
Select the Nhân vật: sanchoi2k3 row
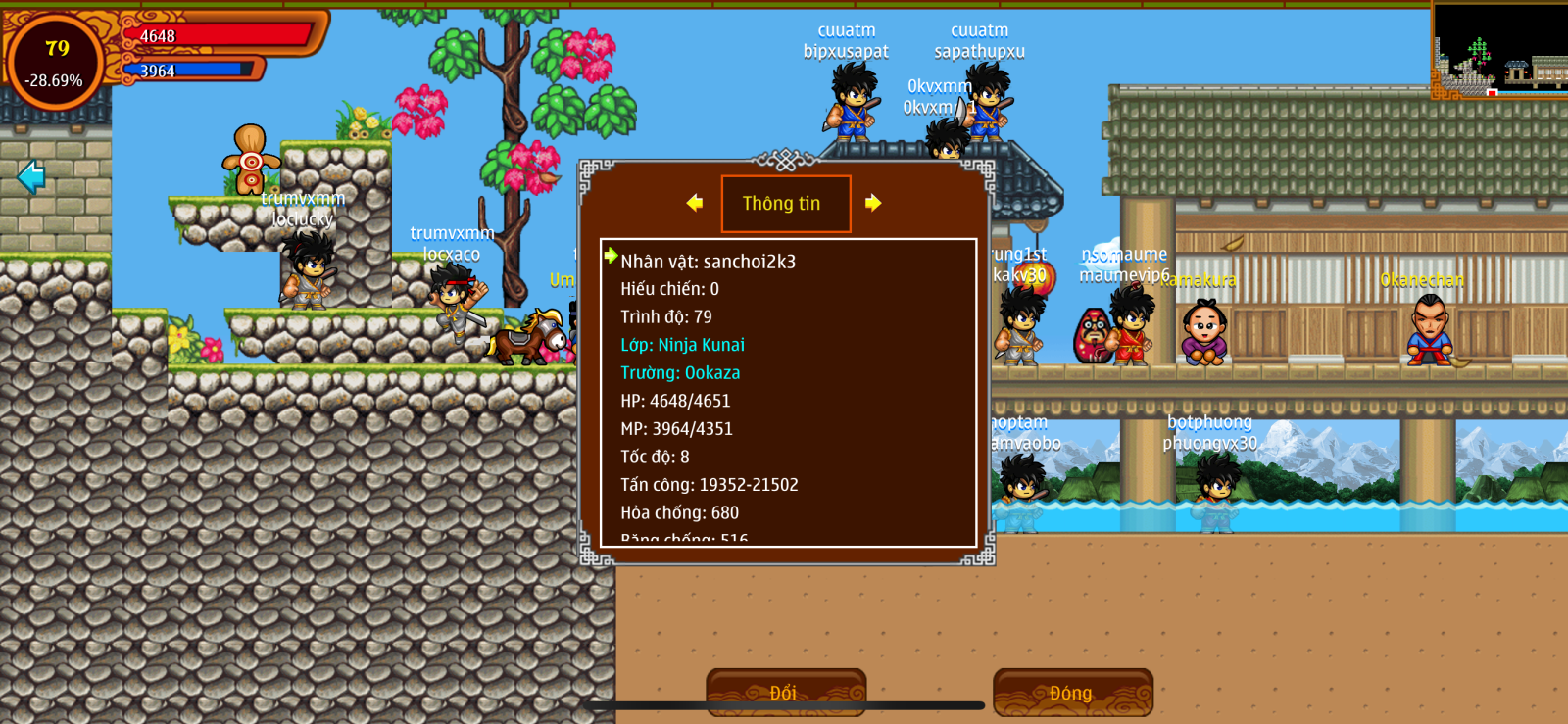point(708,262)
